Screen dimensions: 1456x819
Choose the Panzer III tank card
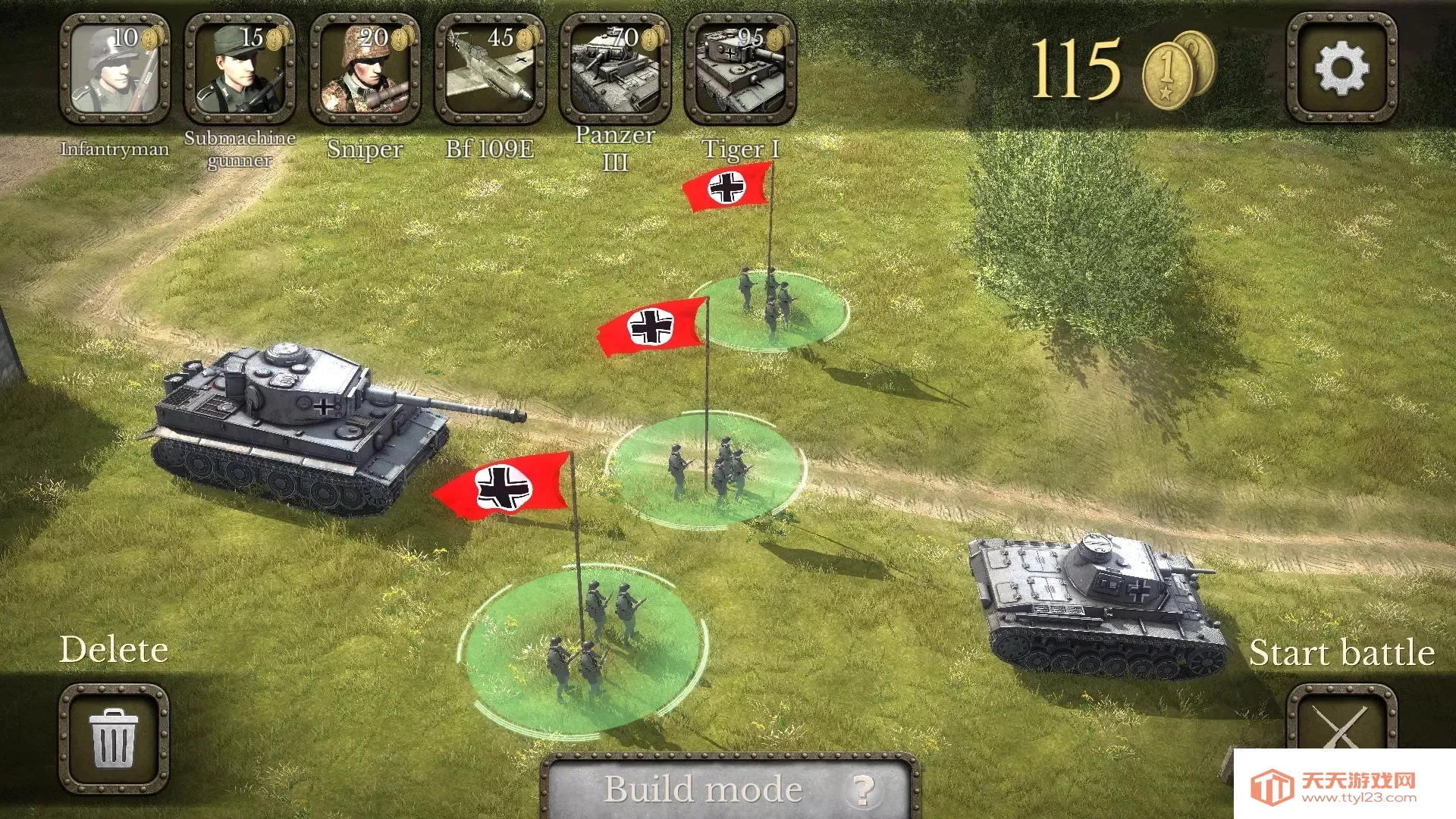615,69
